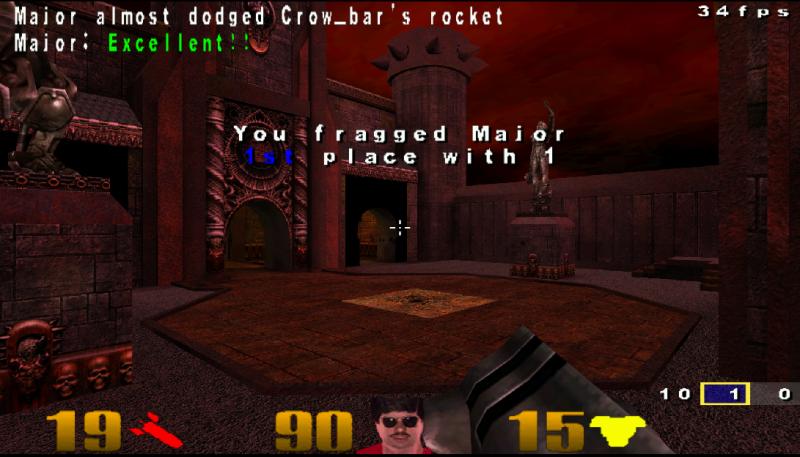Click the red rocket ammo icon
The width and height of the screenshot is (800, 457).
(155, 432)
